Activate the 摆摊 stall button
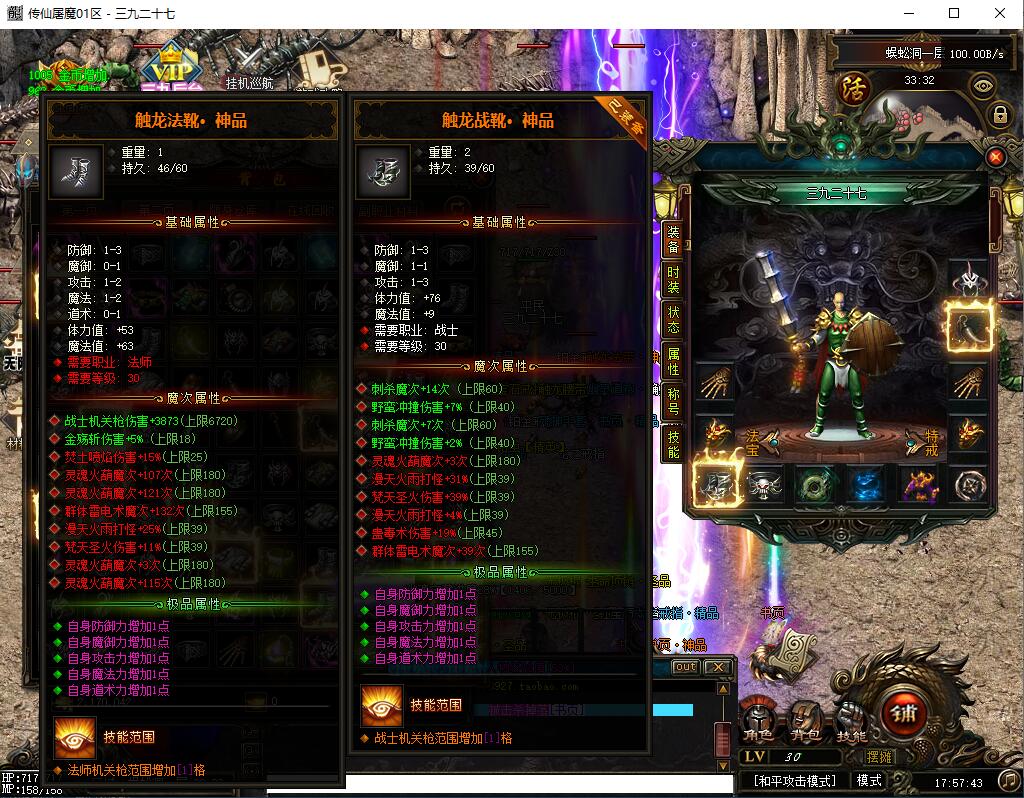The height and width of the screenshot is (798, 1024). (x=880, y=757)
